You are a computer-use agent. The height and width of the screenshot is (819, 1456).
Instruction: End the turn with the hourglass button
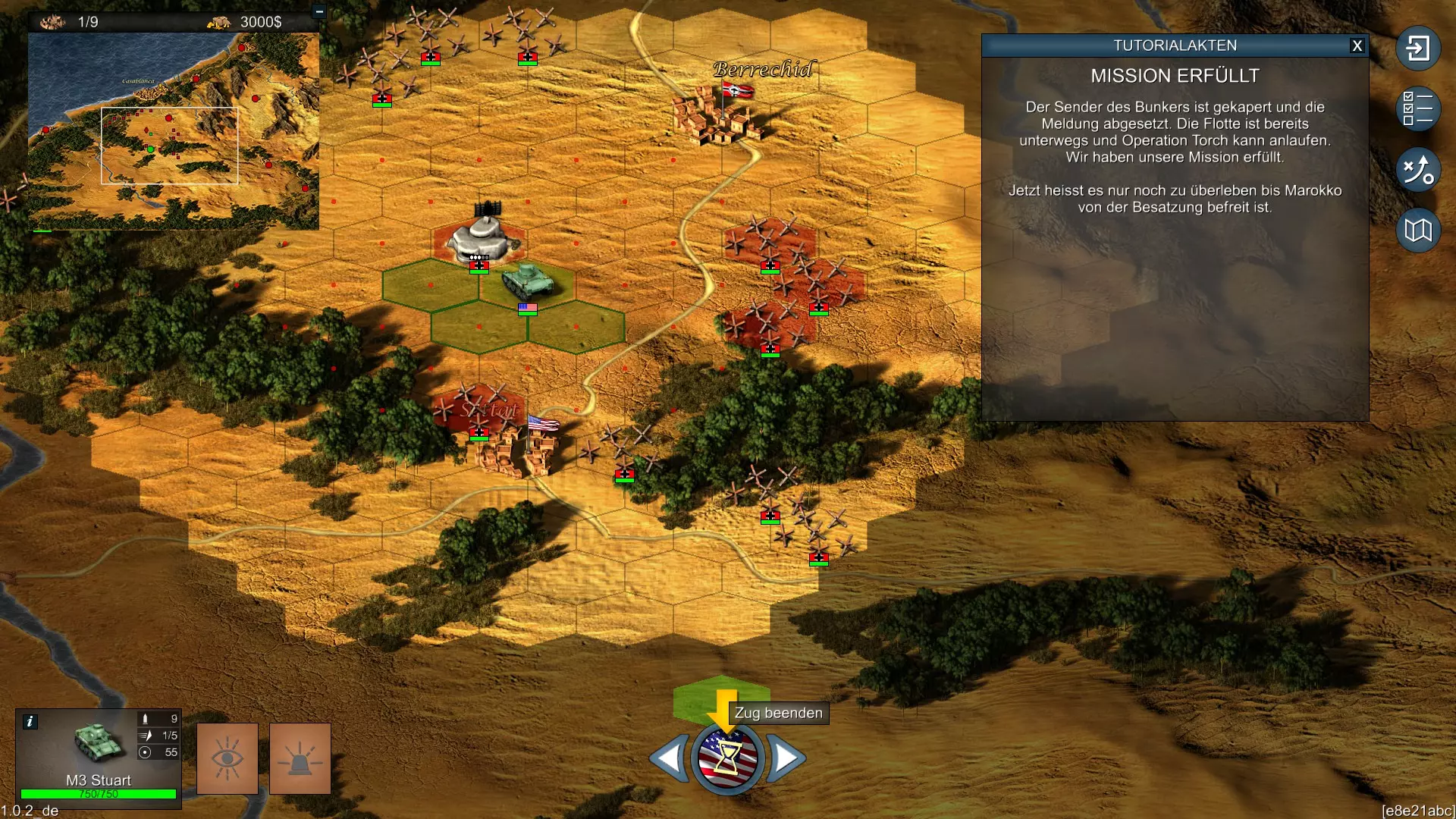coord(726,757)
